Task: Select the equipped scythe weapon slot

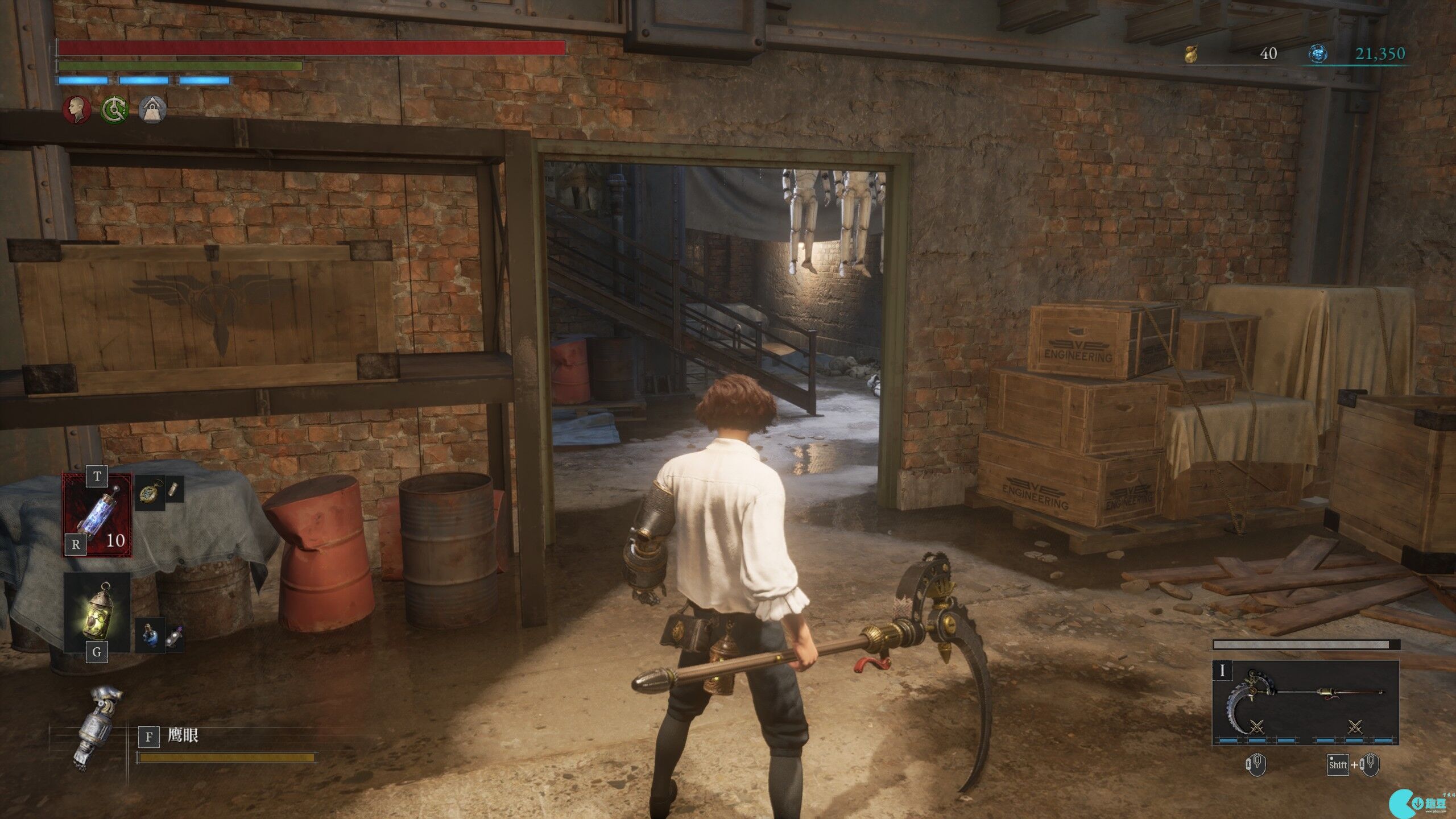Action: click(x=1305, y=702)
